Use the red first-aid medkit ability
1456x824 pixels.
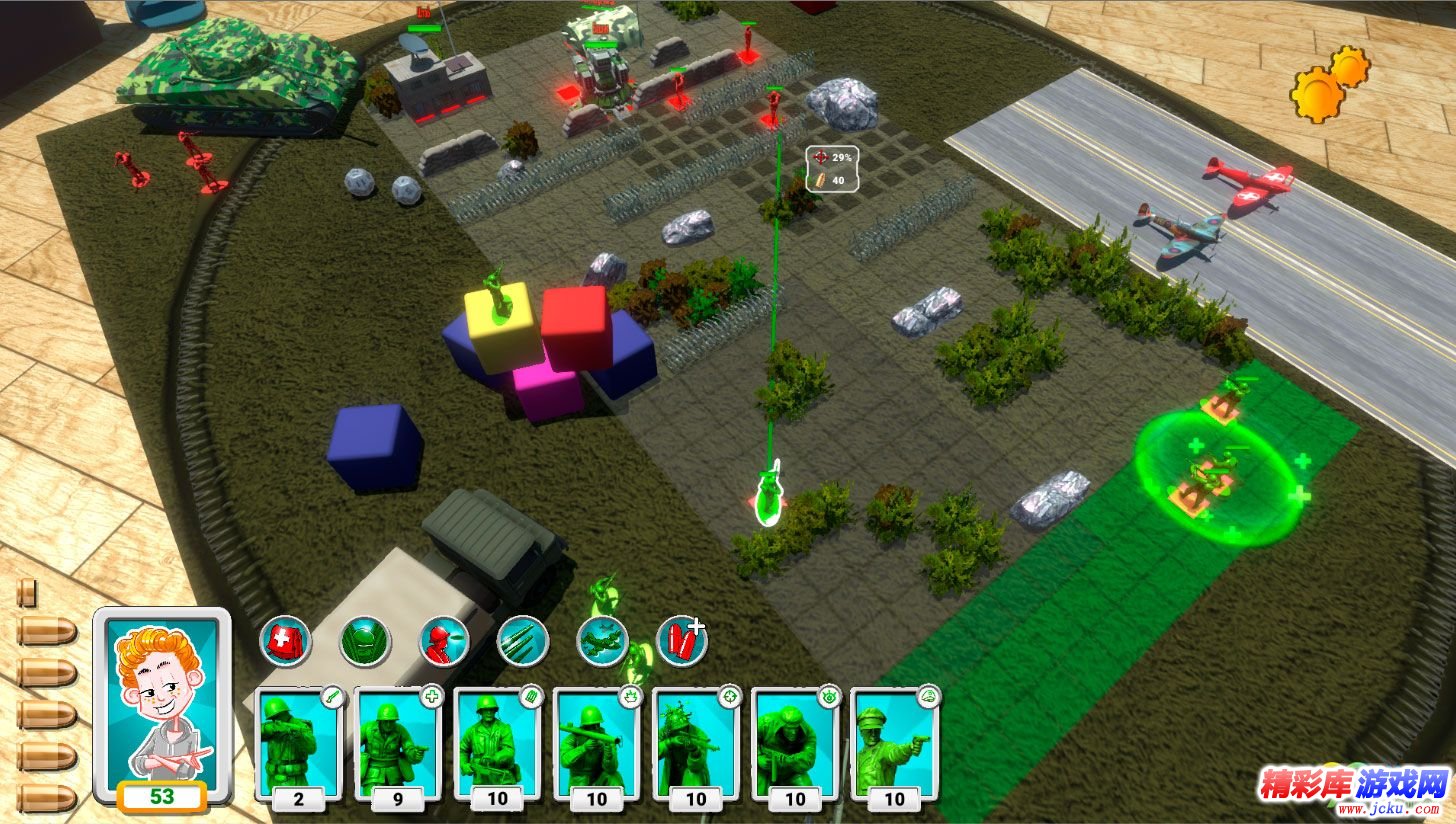tap(285, 640)
